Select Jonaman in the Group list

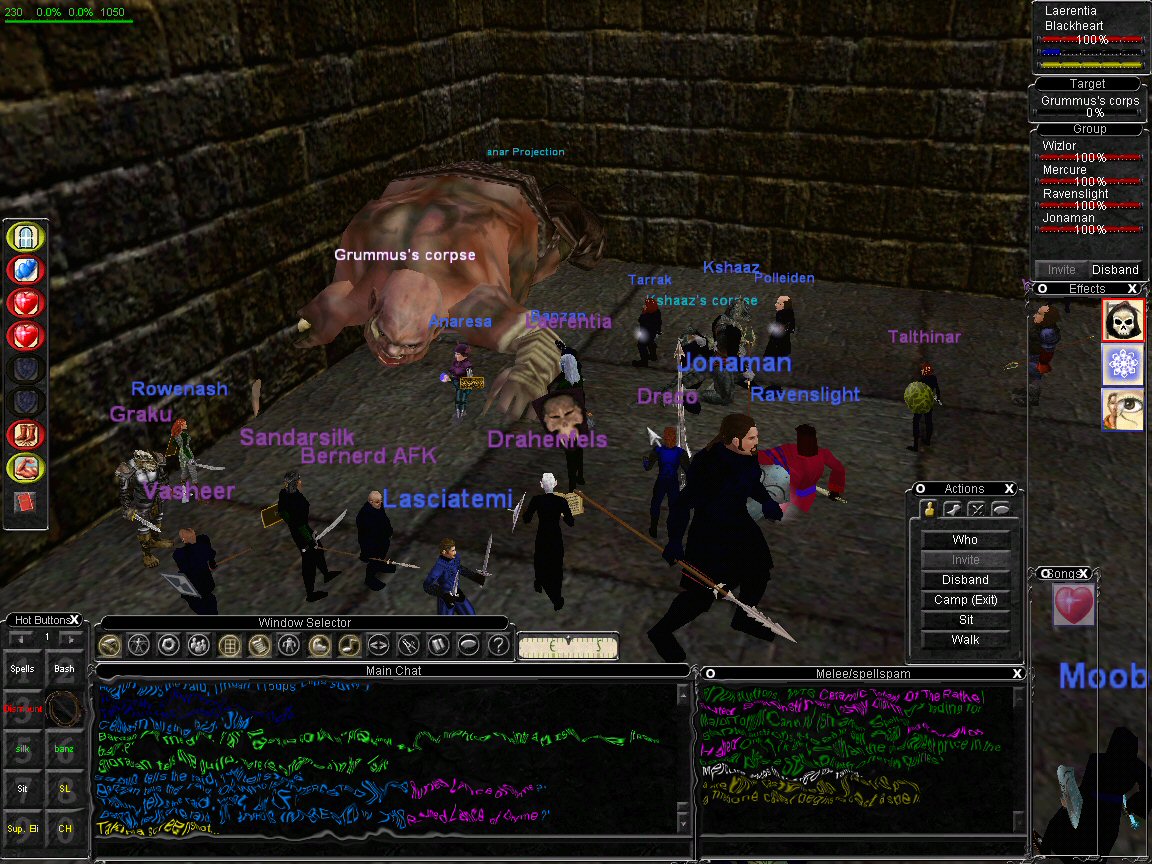click(1068, 218)
